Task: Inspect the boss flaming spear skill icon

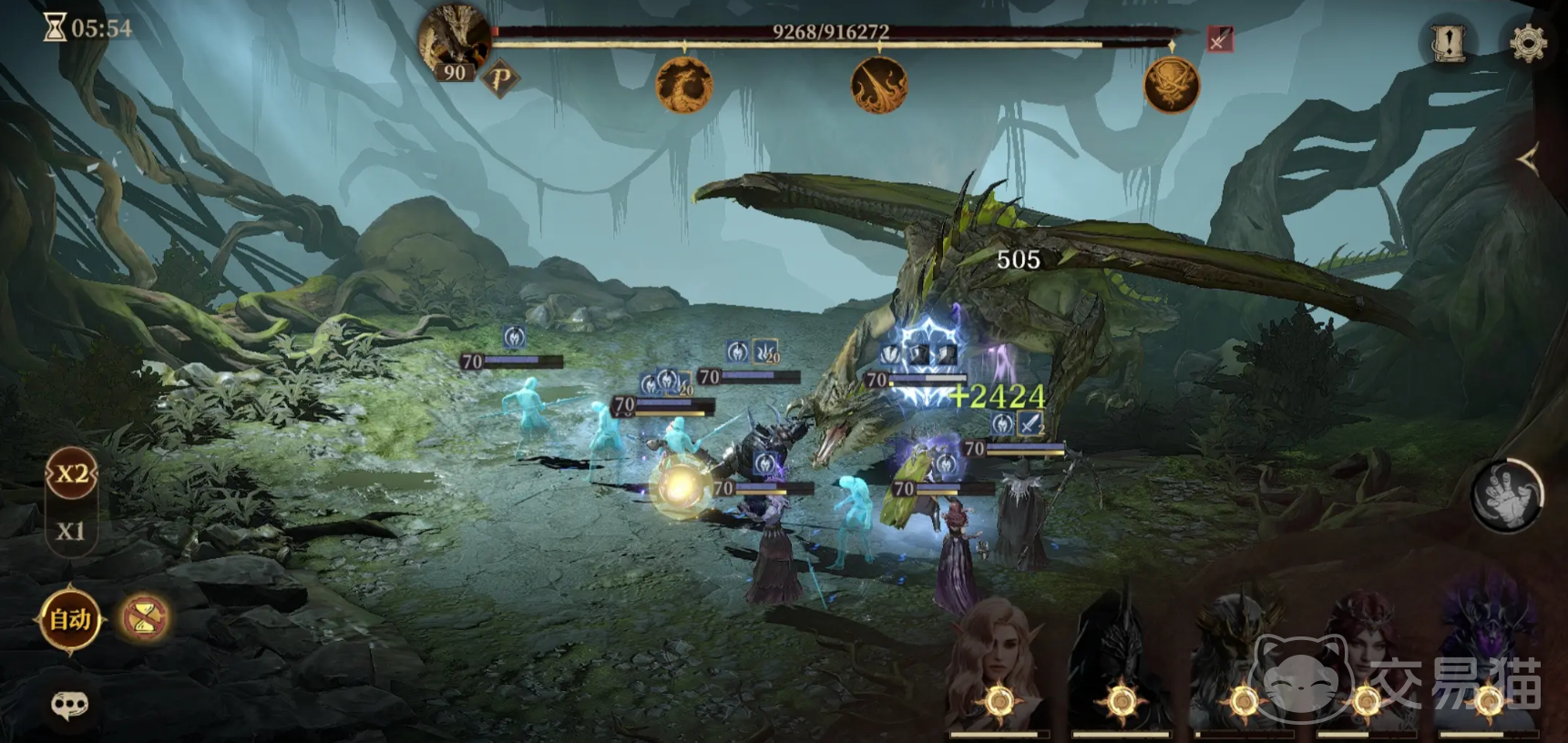Action: [x=878, y=86]
